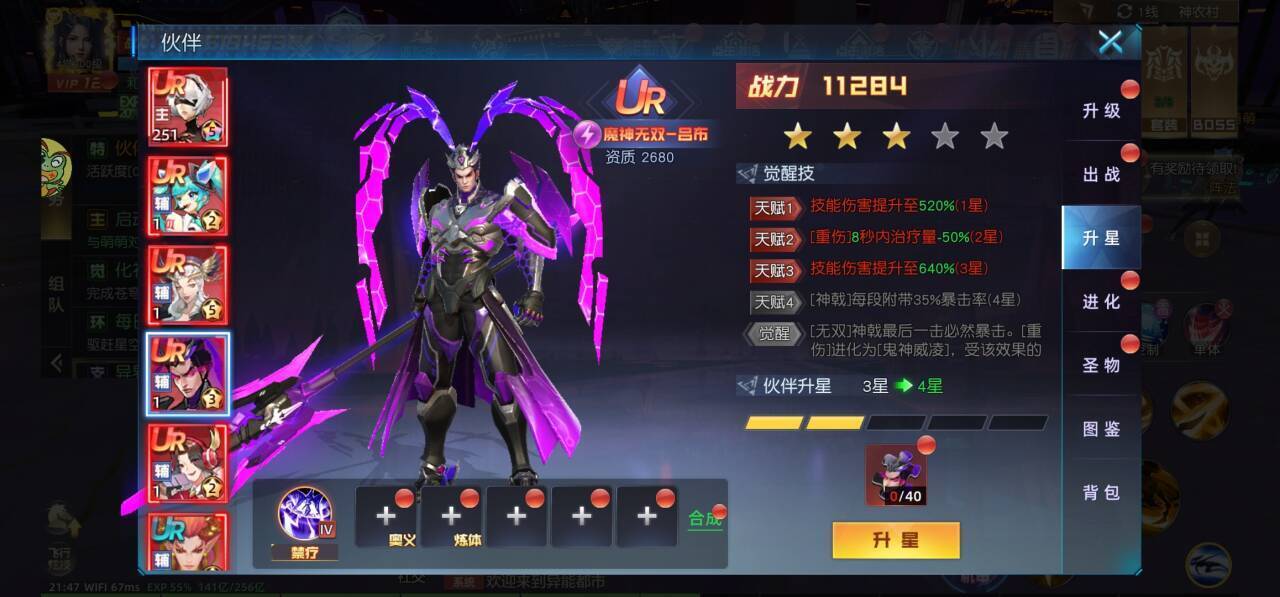Open the 图鉴 tab
This screenshot has width=1280, height=597.
click(1101, 429)
